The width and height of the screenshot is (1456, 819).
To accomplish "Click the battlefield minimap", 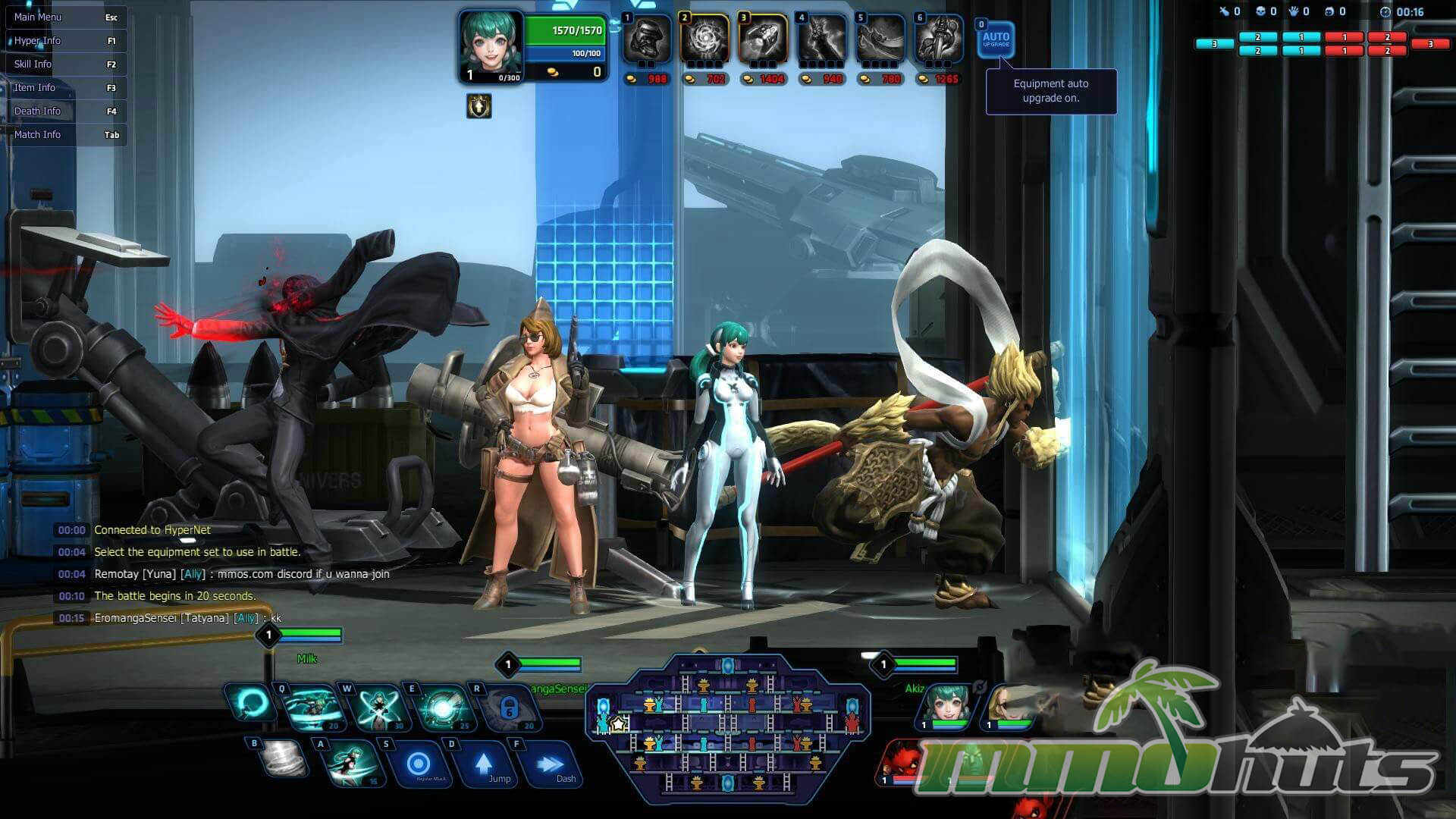I will point(727,728).
